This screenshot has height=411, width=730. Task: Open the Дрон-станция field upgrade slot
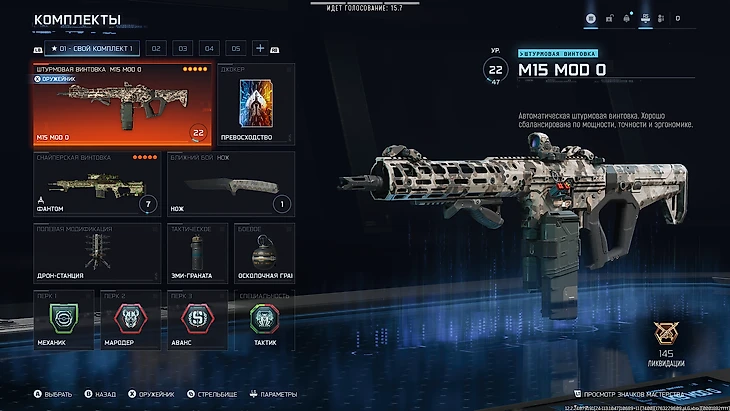97,257
